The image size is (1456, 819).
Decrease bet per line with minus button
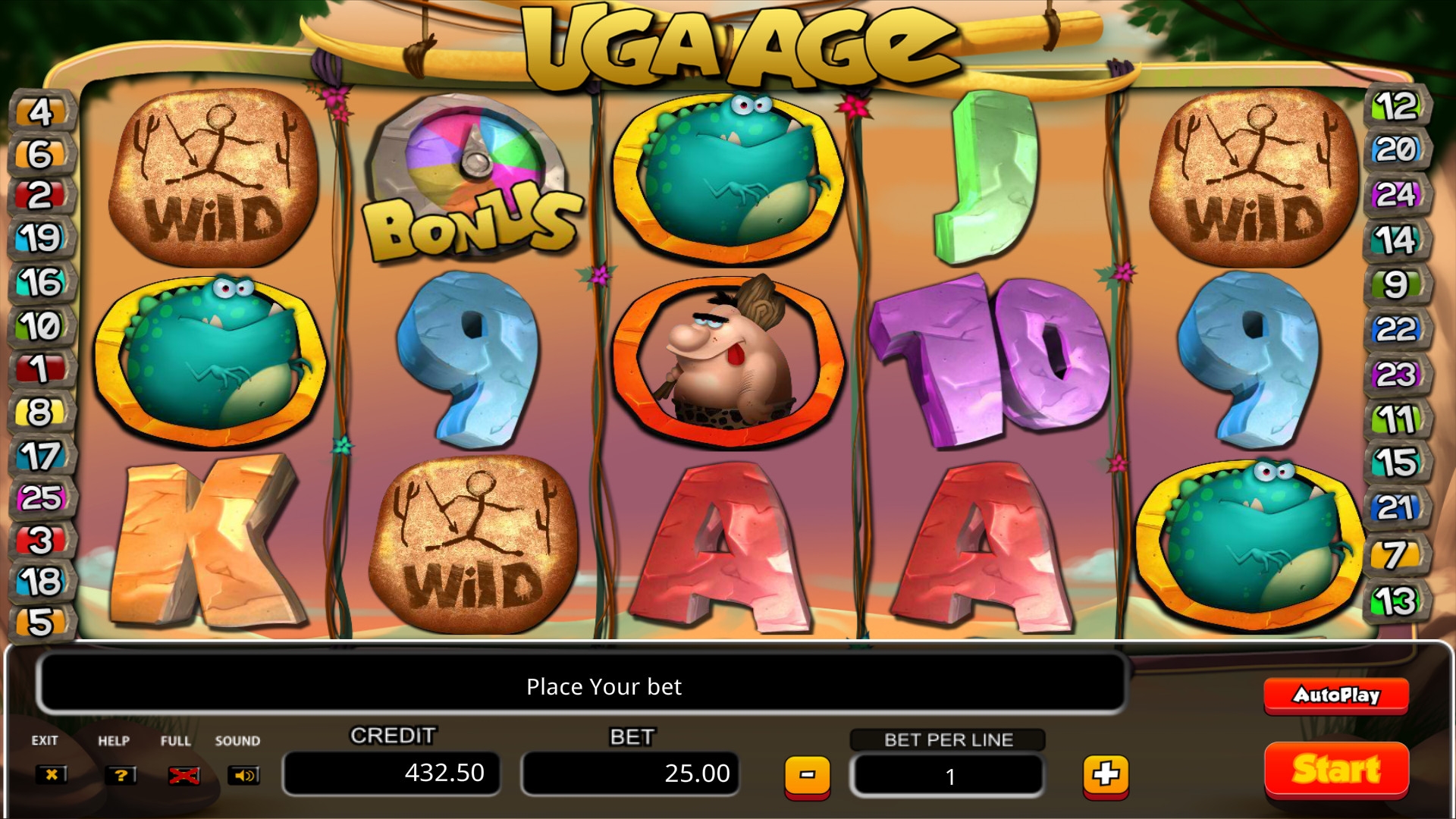pyautogui.click(x=807, y=775)
